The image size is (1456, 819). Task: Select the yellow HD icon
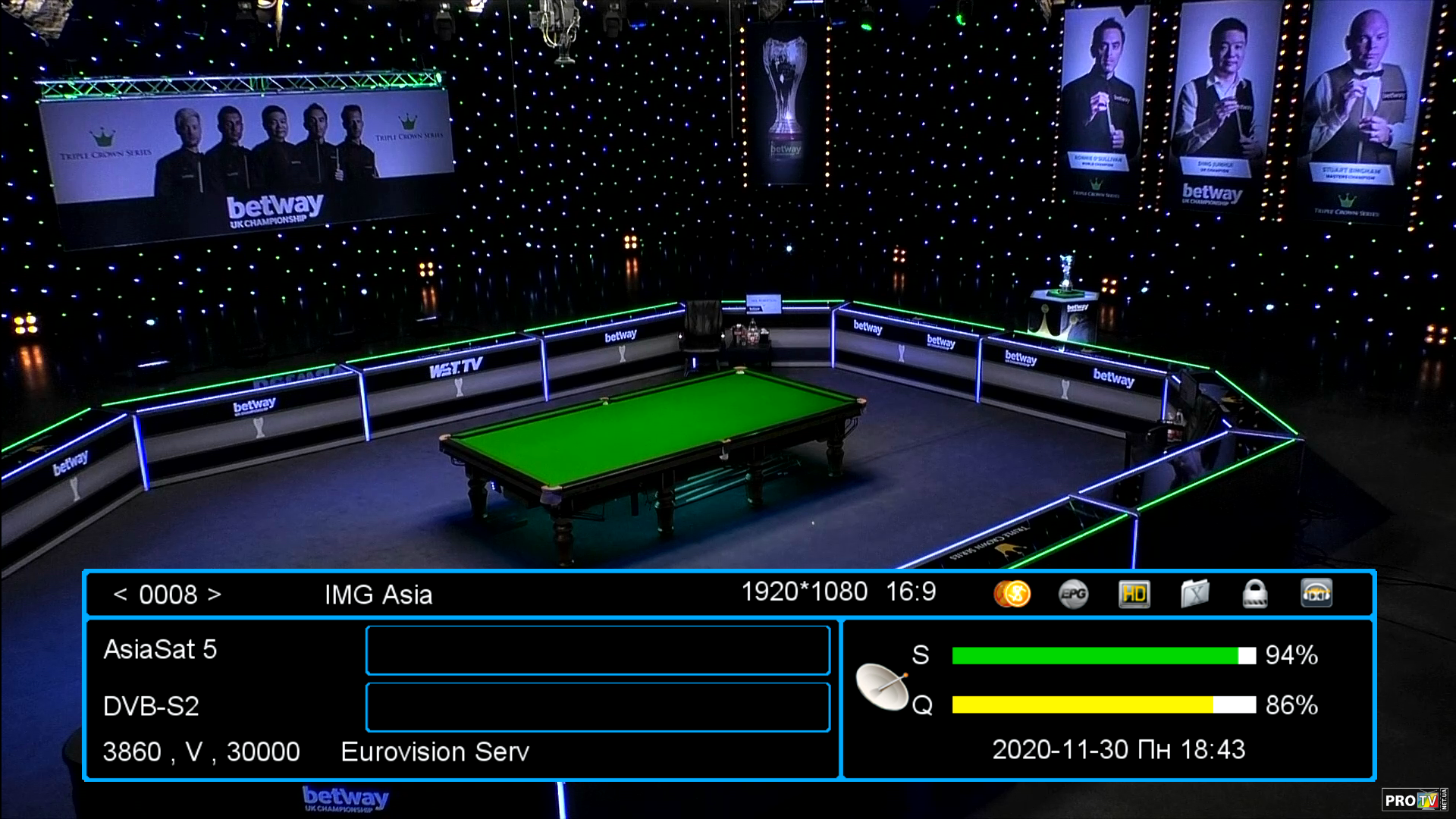tap(1134, 594)
